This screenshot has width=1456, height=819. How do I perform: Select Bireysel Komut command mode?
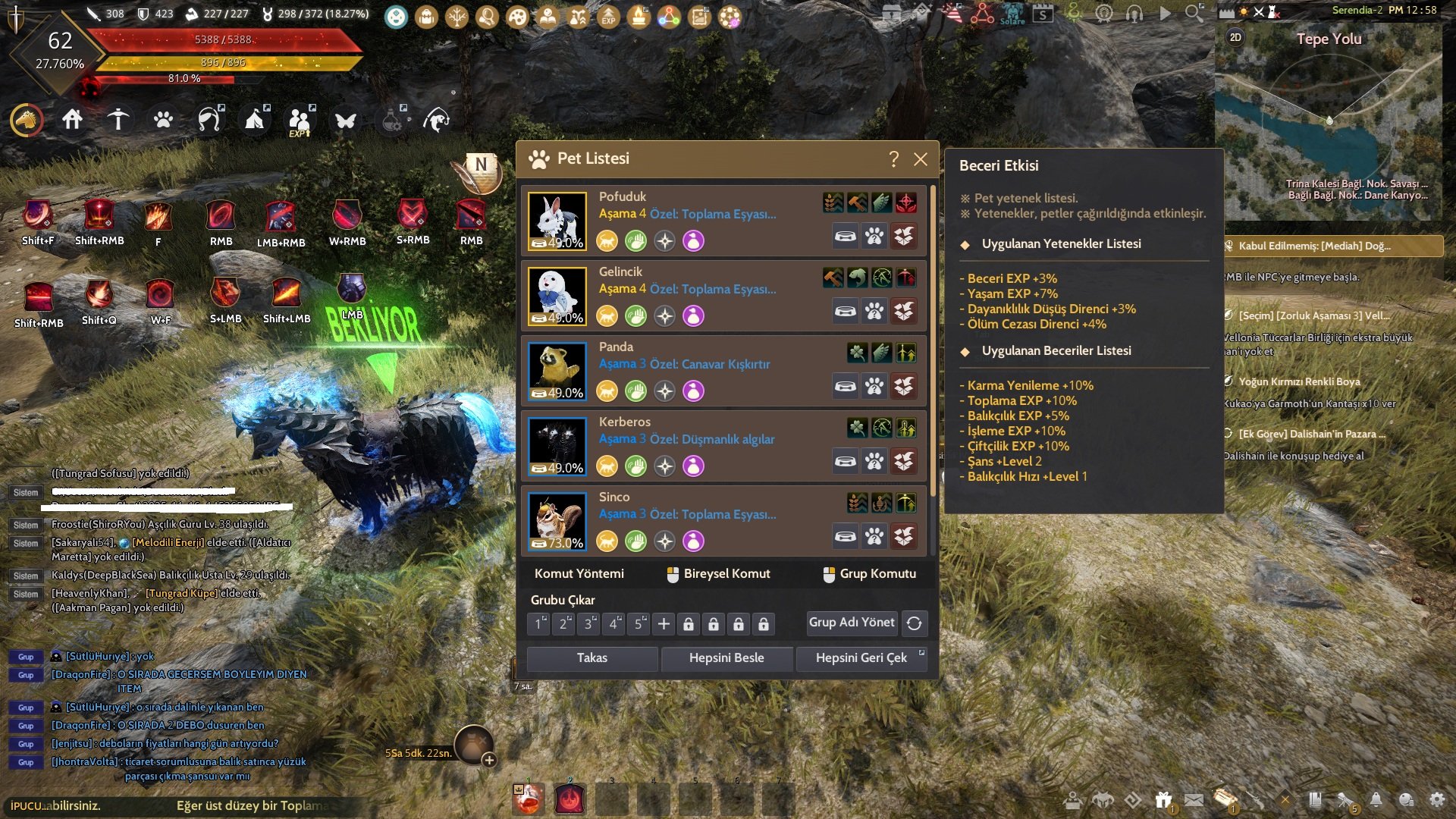(x=718, y=574)
